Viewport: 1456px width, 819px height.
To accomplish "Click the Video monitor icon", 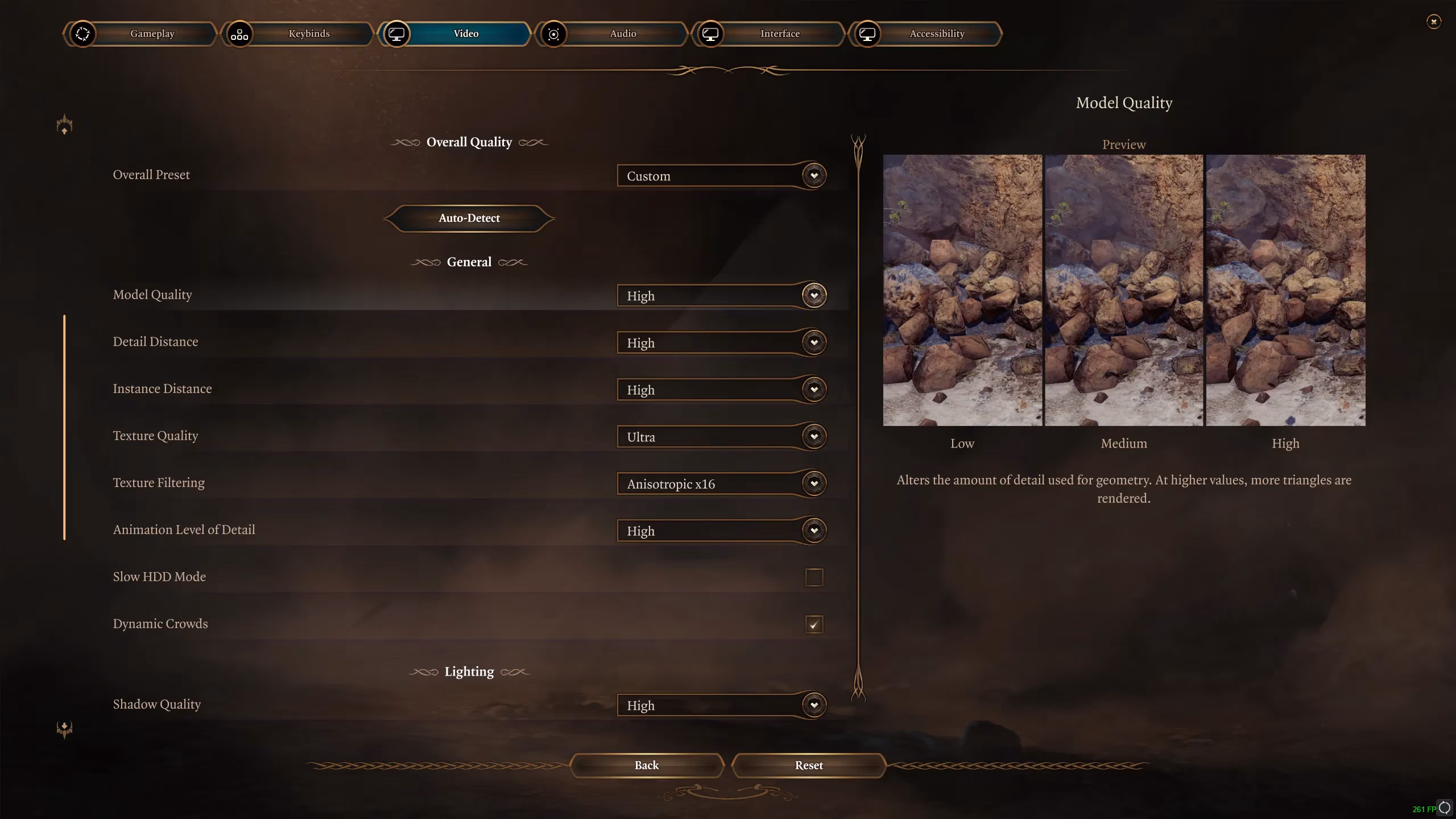I will coord(396,34).
